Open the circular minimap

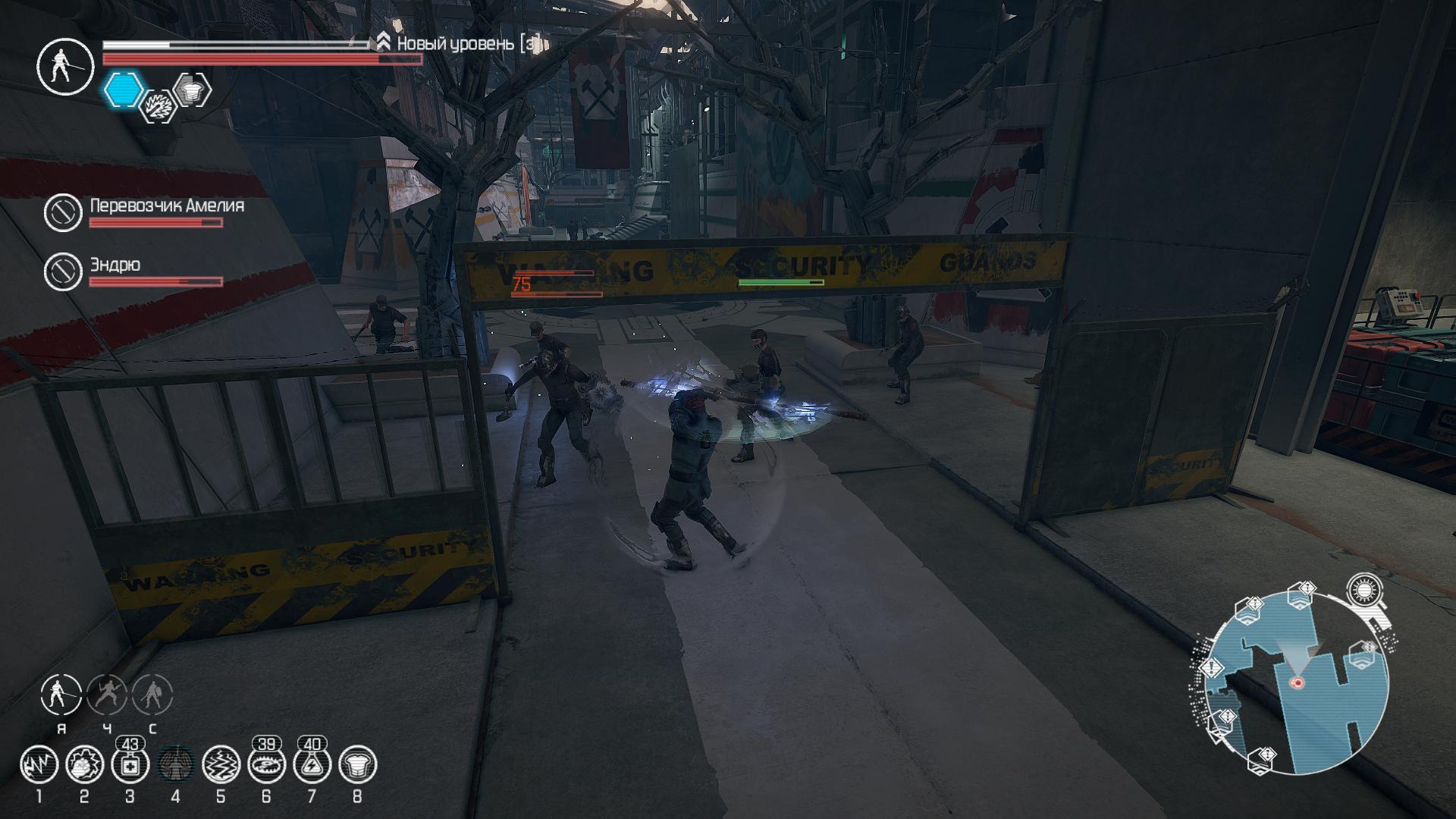pos(1297,682)
